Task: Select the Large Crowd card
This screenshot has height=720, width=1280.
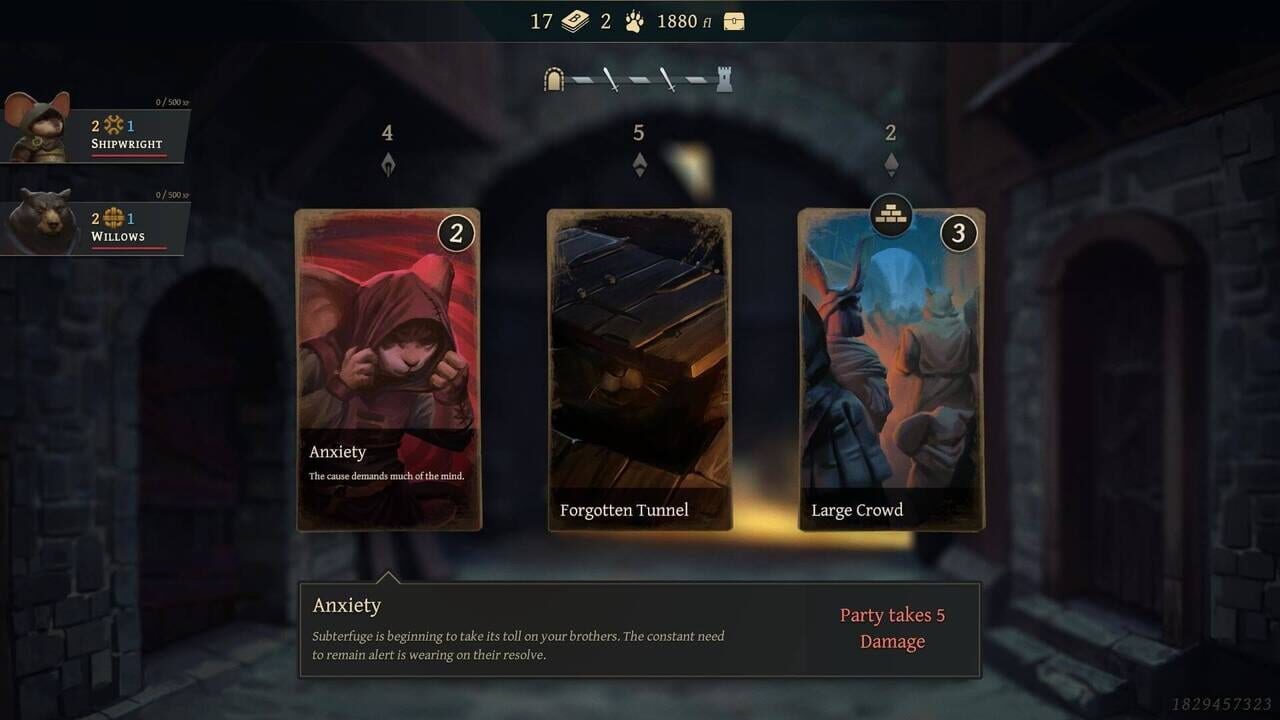Action: point(890,370)
